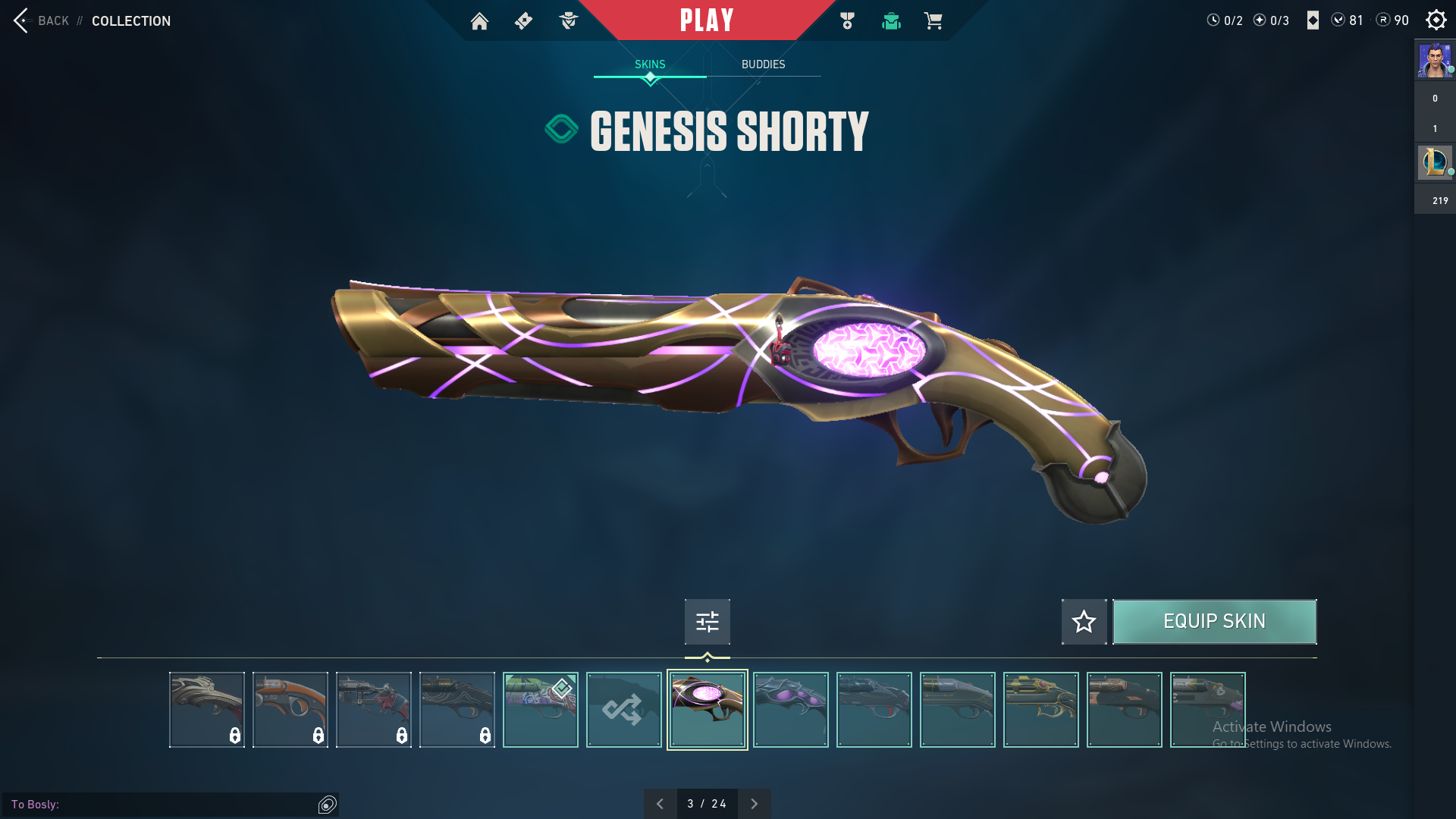Go to the next skins page
The width and height of the screenshot is (1456, 819).
(754, 804)
